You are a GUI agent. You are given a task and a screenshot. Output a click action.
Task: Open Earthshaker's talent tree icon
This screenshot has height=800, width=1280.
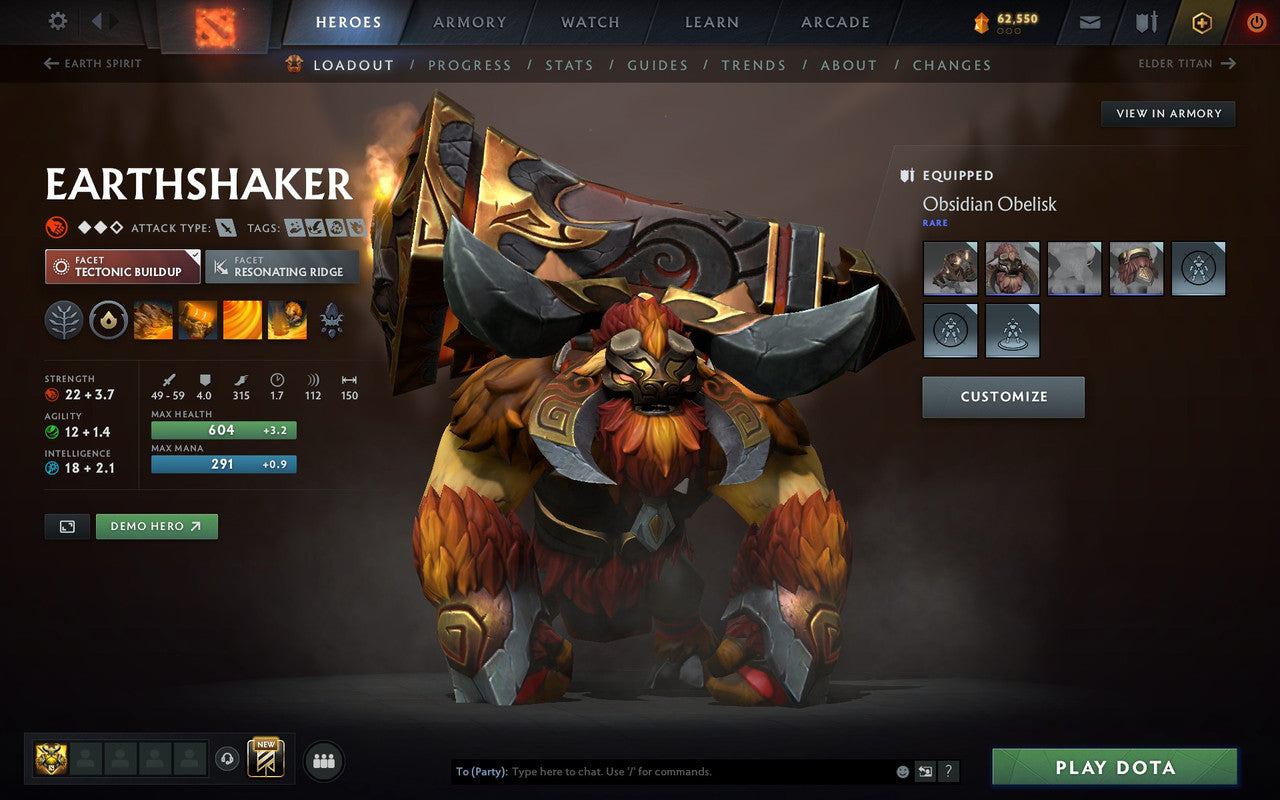(x=63, y=319)
